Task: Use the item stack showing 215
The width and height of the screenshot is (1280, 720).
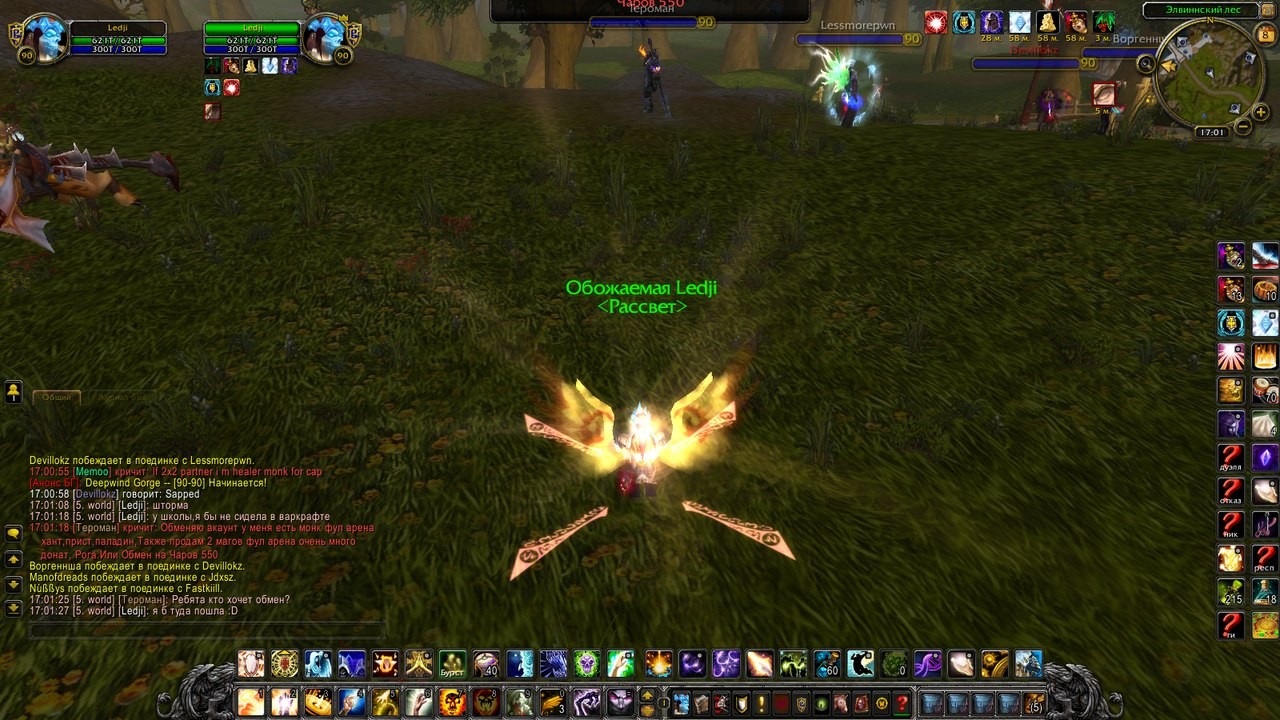Action: click(1231, 592)
